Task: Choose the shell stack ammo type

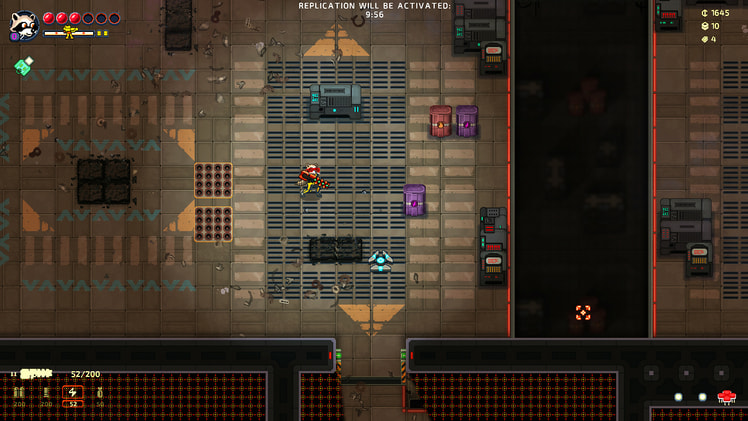Action: point(46,393)
